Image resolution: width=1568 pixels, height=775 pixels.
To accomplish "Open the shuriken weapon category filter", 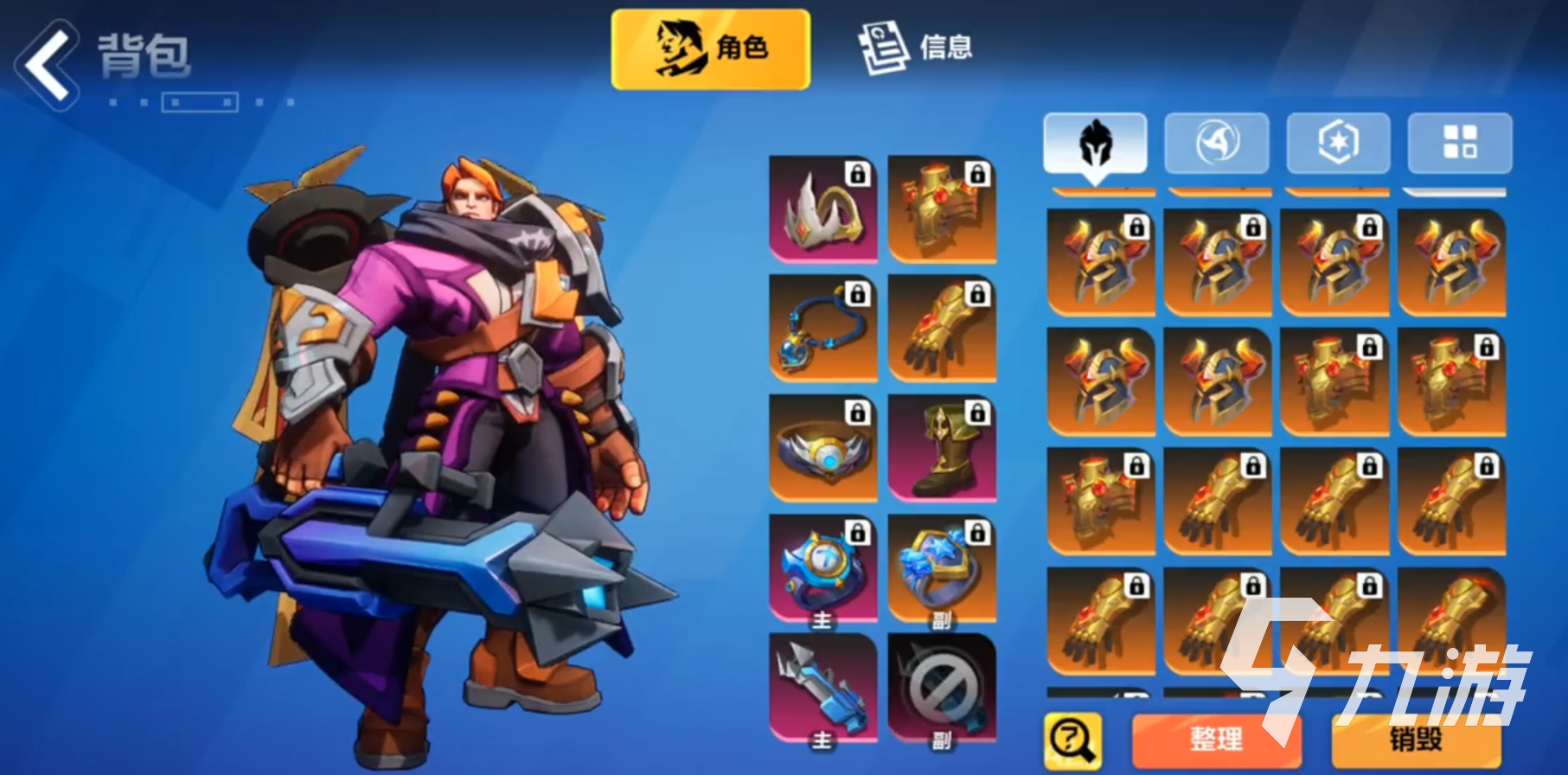I will (x=1218, y=144).
